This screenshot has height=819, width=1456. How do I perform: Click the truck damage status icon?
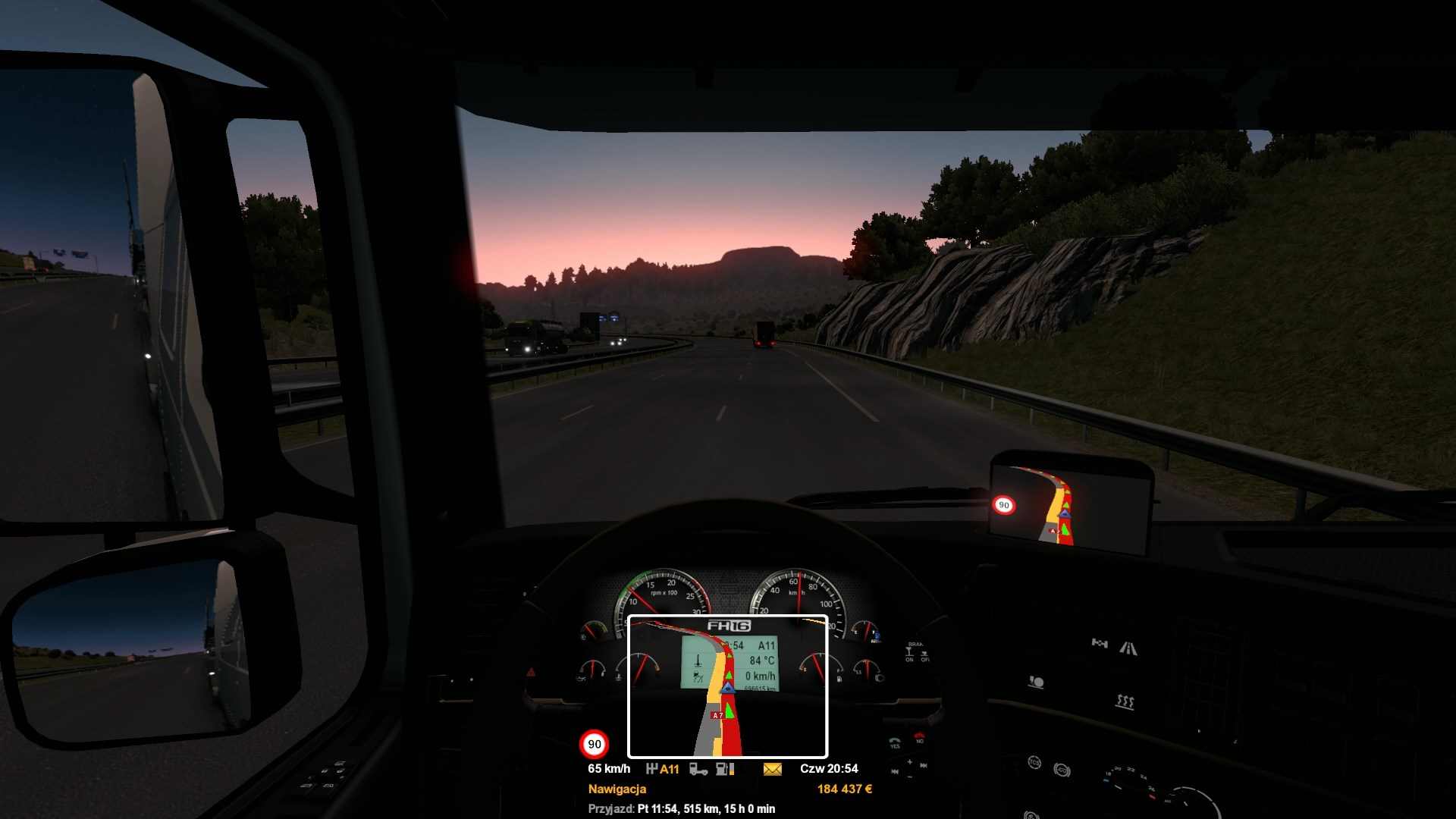[x=698, y=769]
